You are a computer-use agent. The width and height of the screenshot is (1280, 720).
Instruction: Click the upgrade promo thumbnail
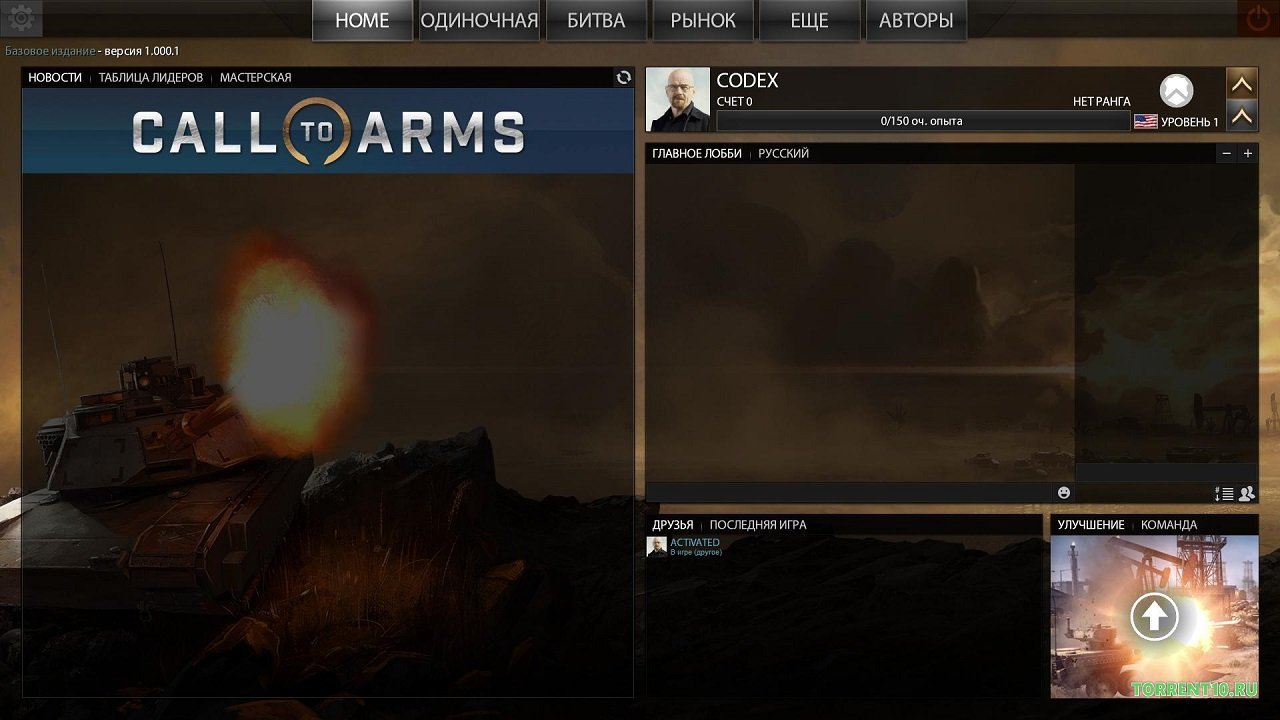1154,615
